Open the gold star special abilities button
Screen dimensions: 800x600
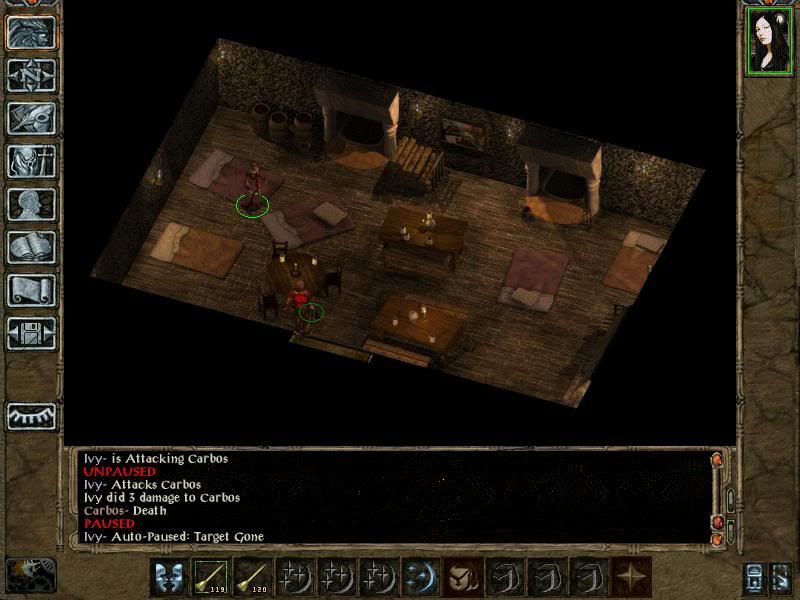pos(630,577)
